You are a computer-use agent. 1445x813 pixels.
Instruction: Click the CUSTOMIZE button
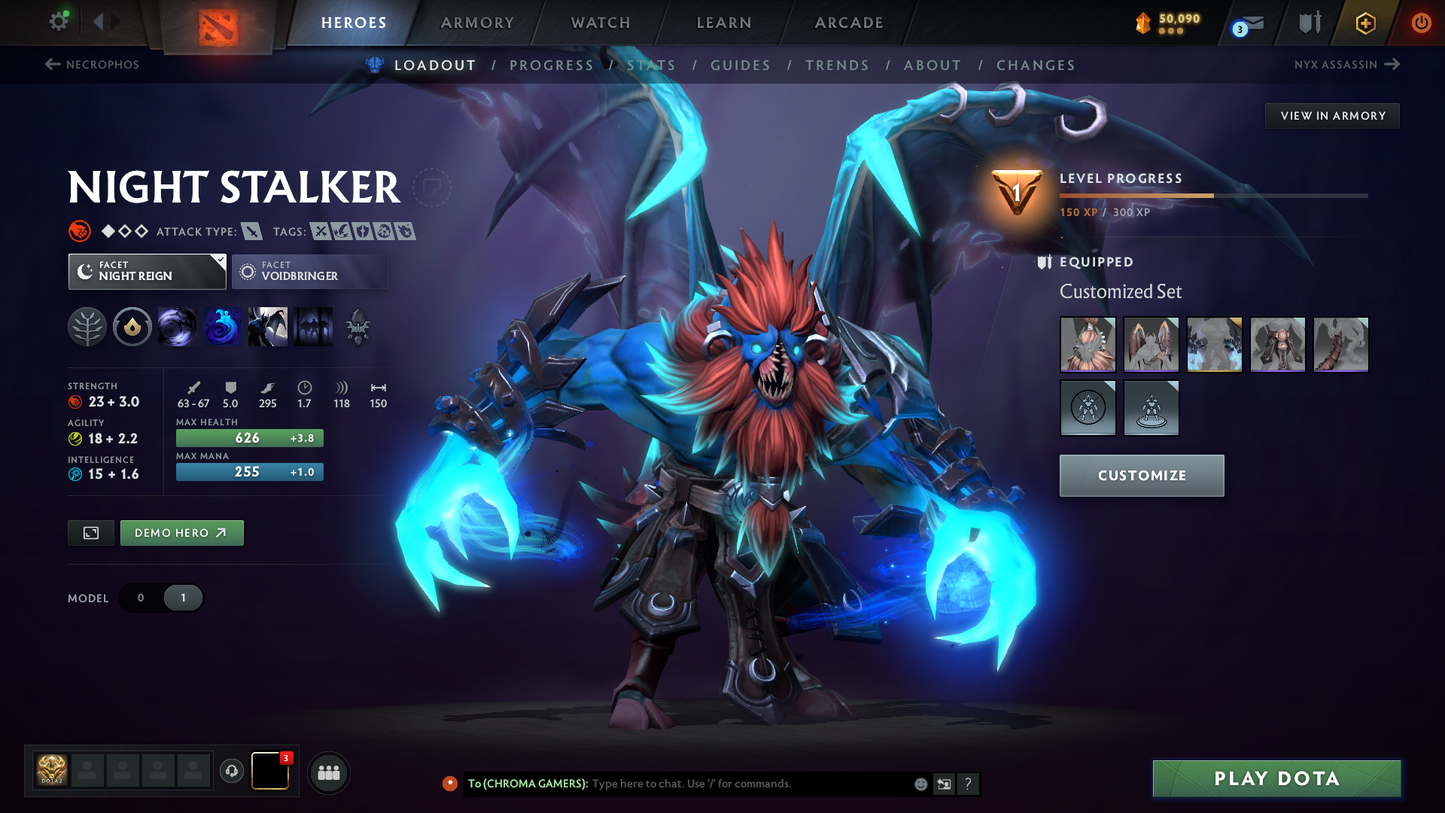(x=1141, y=475)
